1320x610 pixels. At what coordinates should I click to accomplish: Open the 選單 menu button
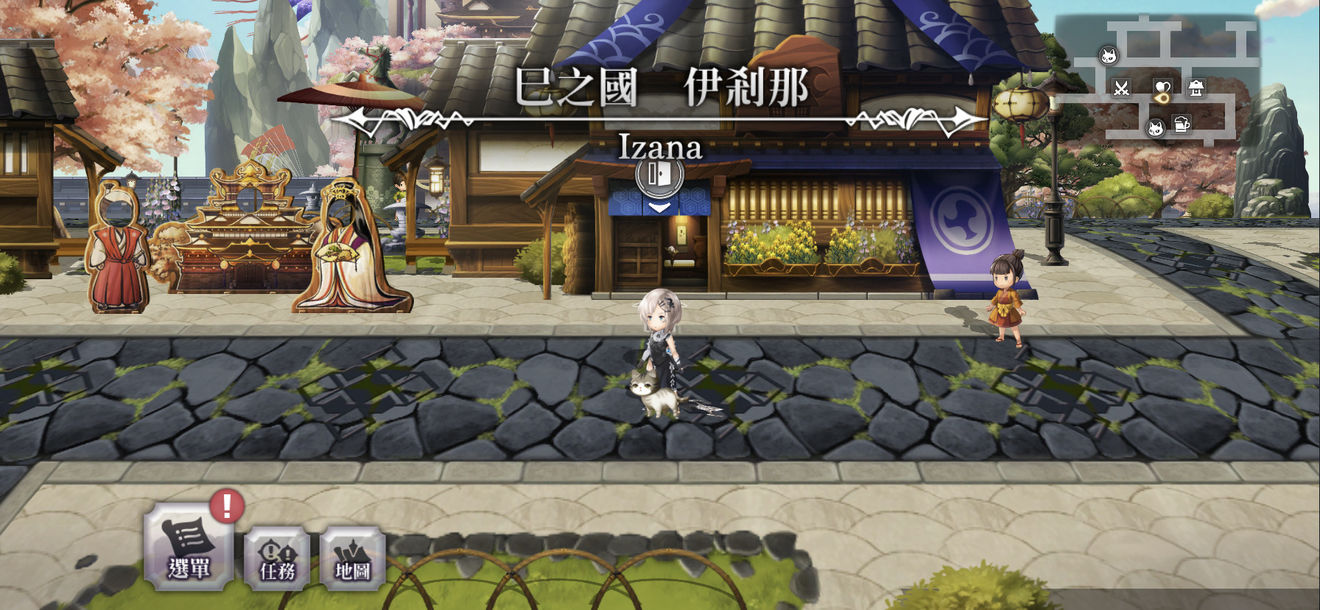coord(188,549)
